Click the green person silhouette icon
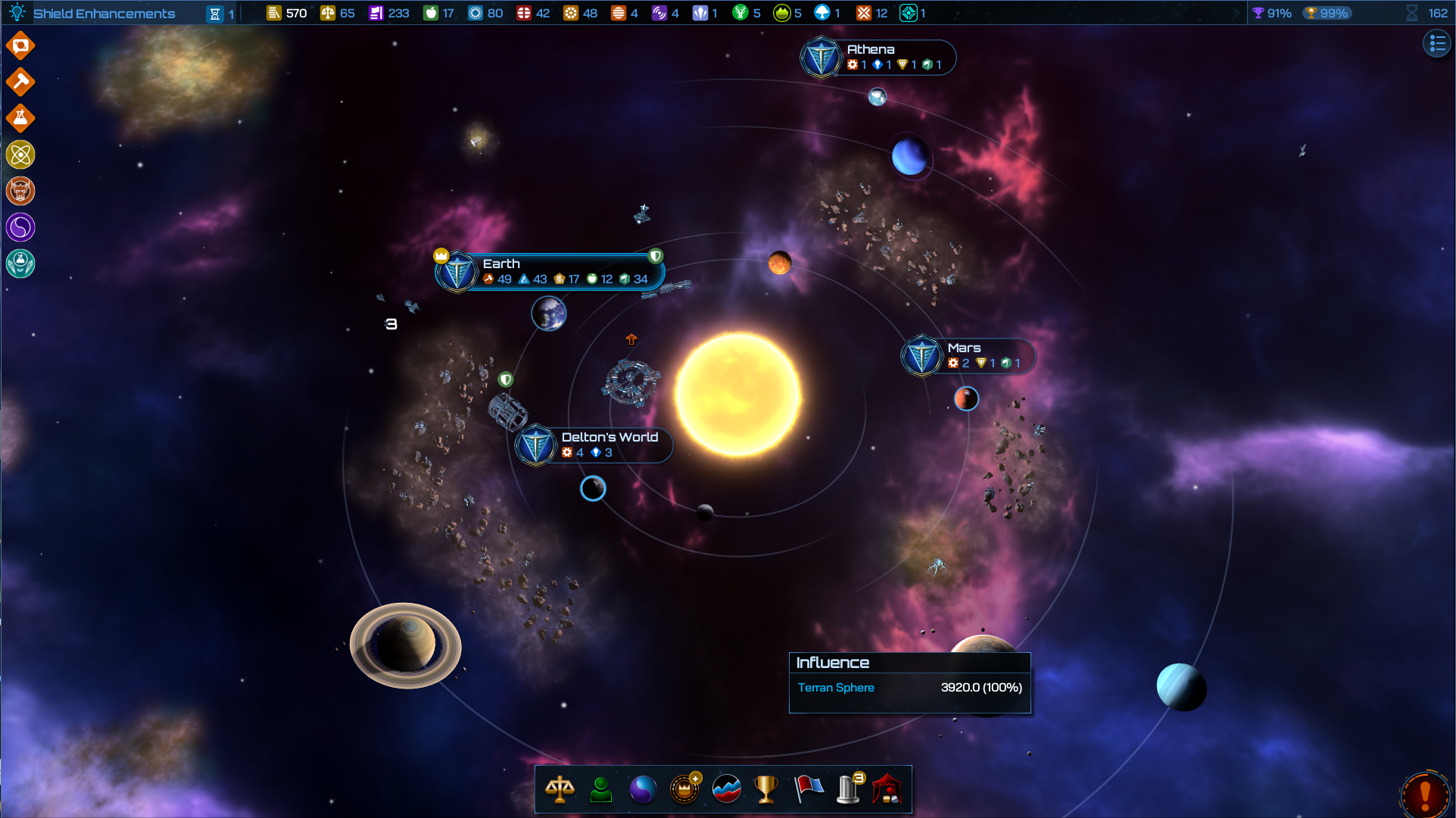The height and width of the screenshot is (818, 1456). [601, 789]
